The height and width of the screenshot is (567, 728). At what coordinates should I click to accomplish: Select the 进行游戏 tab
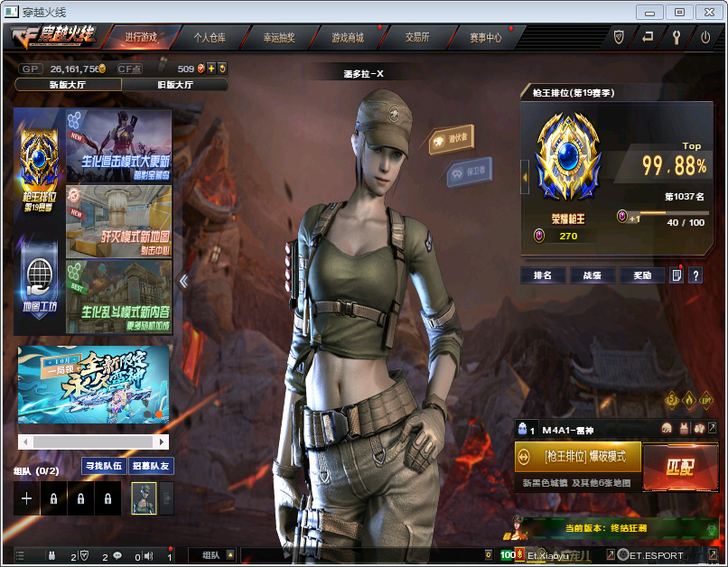[140, 37]
